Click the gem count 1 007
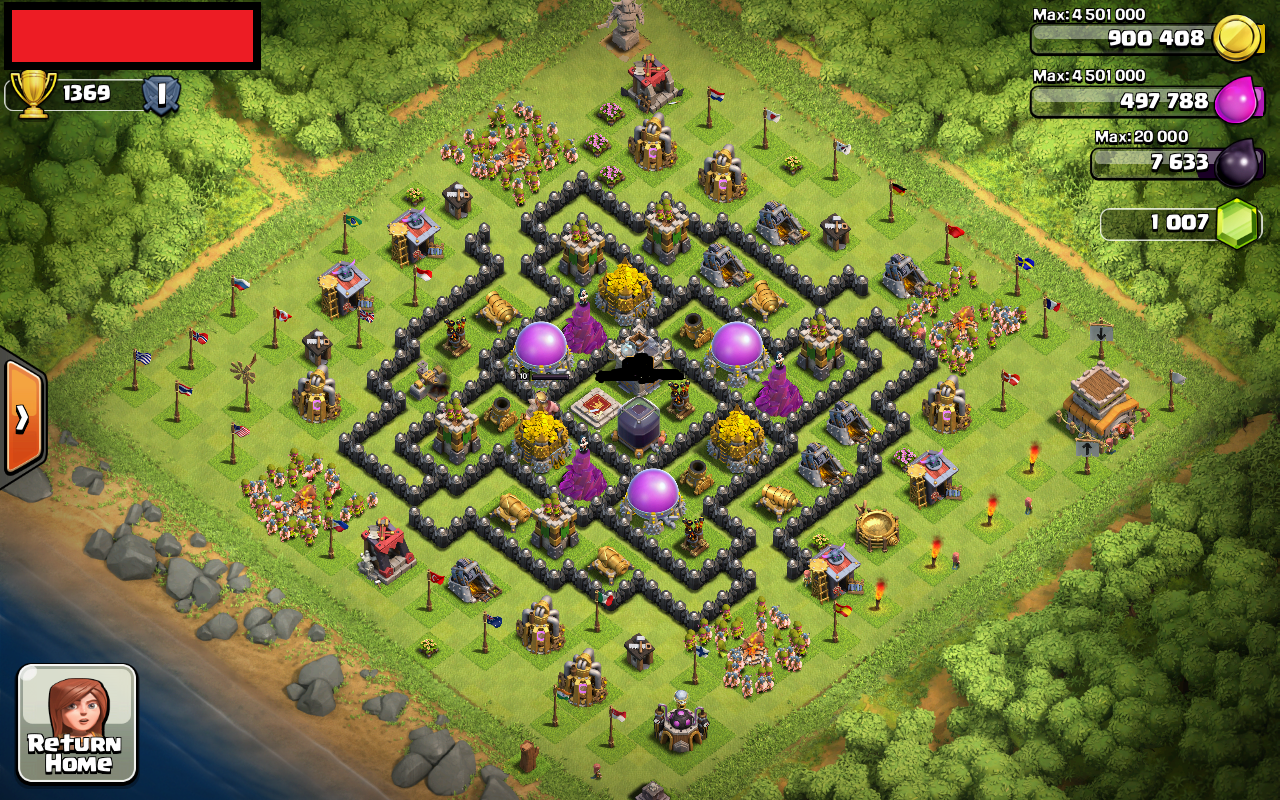 (x=1180, y=224)
